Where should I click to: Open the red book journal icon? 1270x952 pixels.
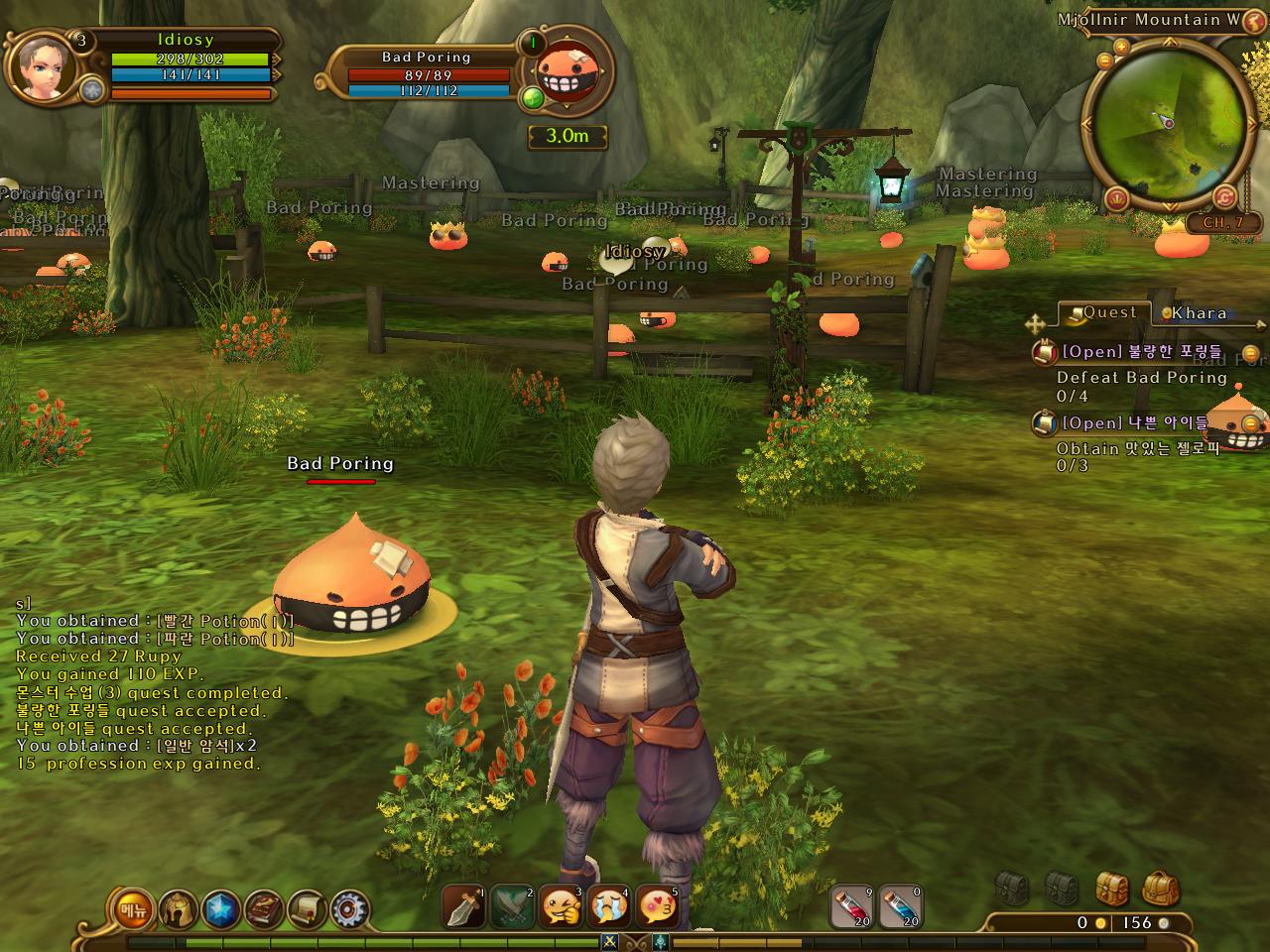coord(264,908)
